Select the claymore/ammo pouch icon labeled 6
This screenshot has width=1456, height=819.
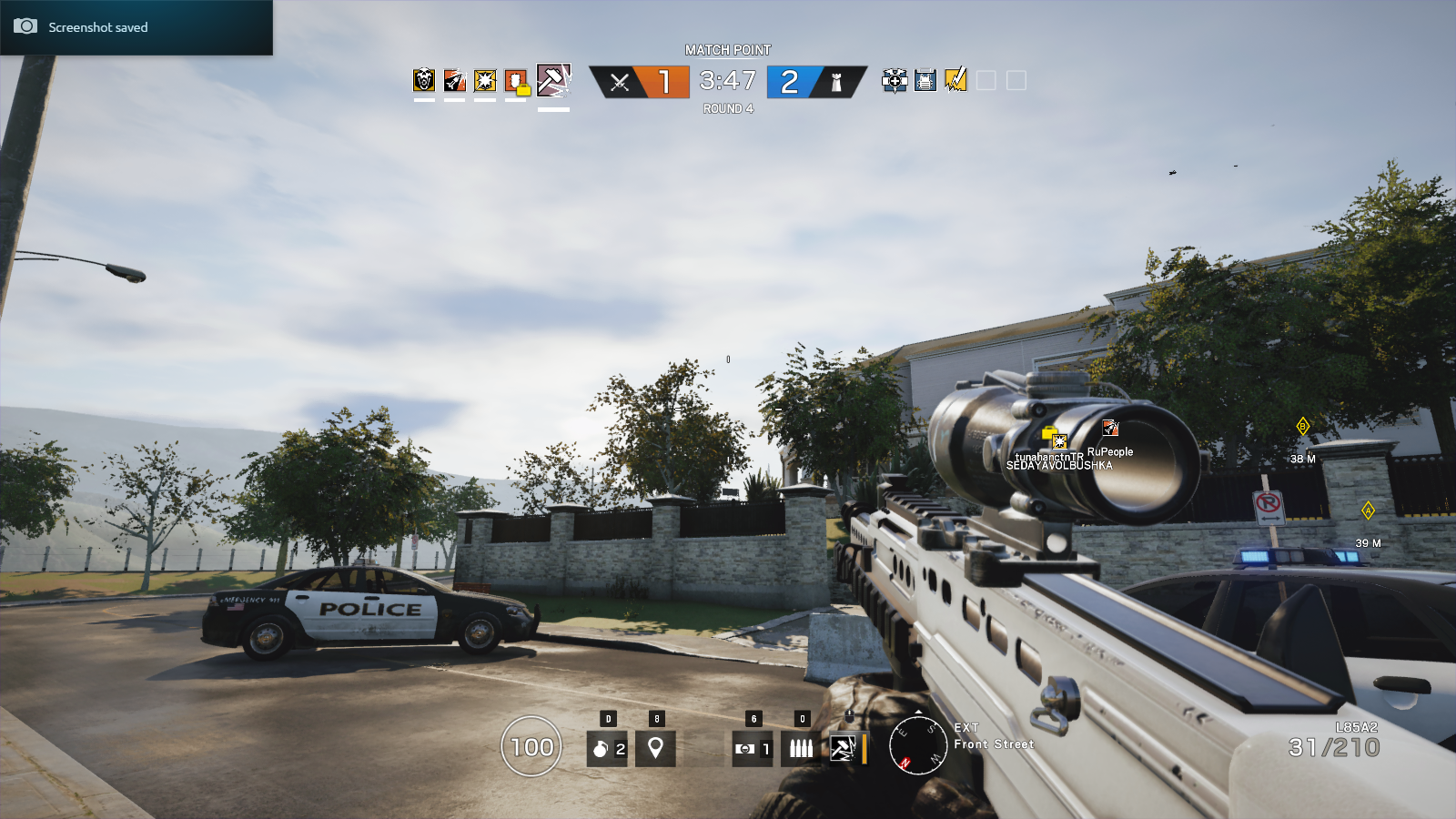pos(751,748)
